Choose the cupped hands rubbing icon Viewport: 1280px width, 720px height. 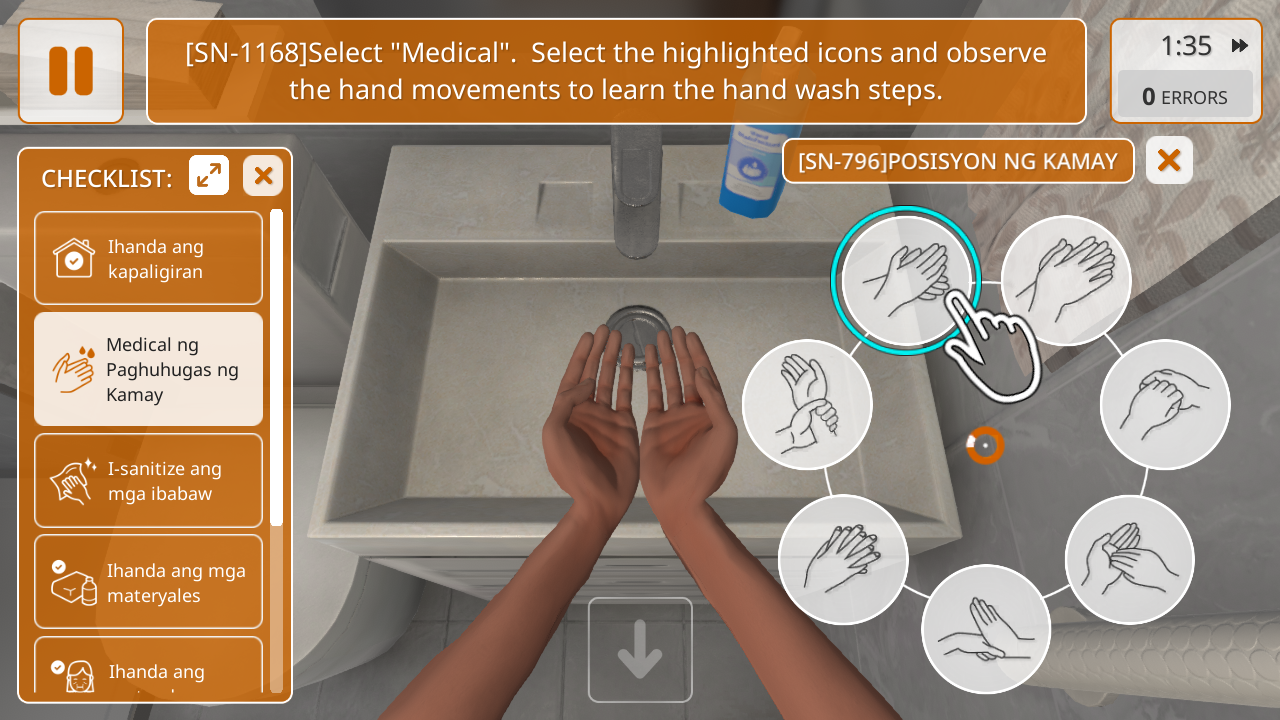1129,559
